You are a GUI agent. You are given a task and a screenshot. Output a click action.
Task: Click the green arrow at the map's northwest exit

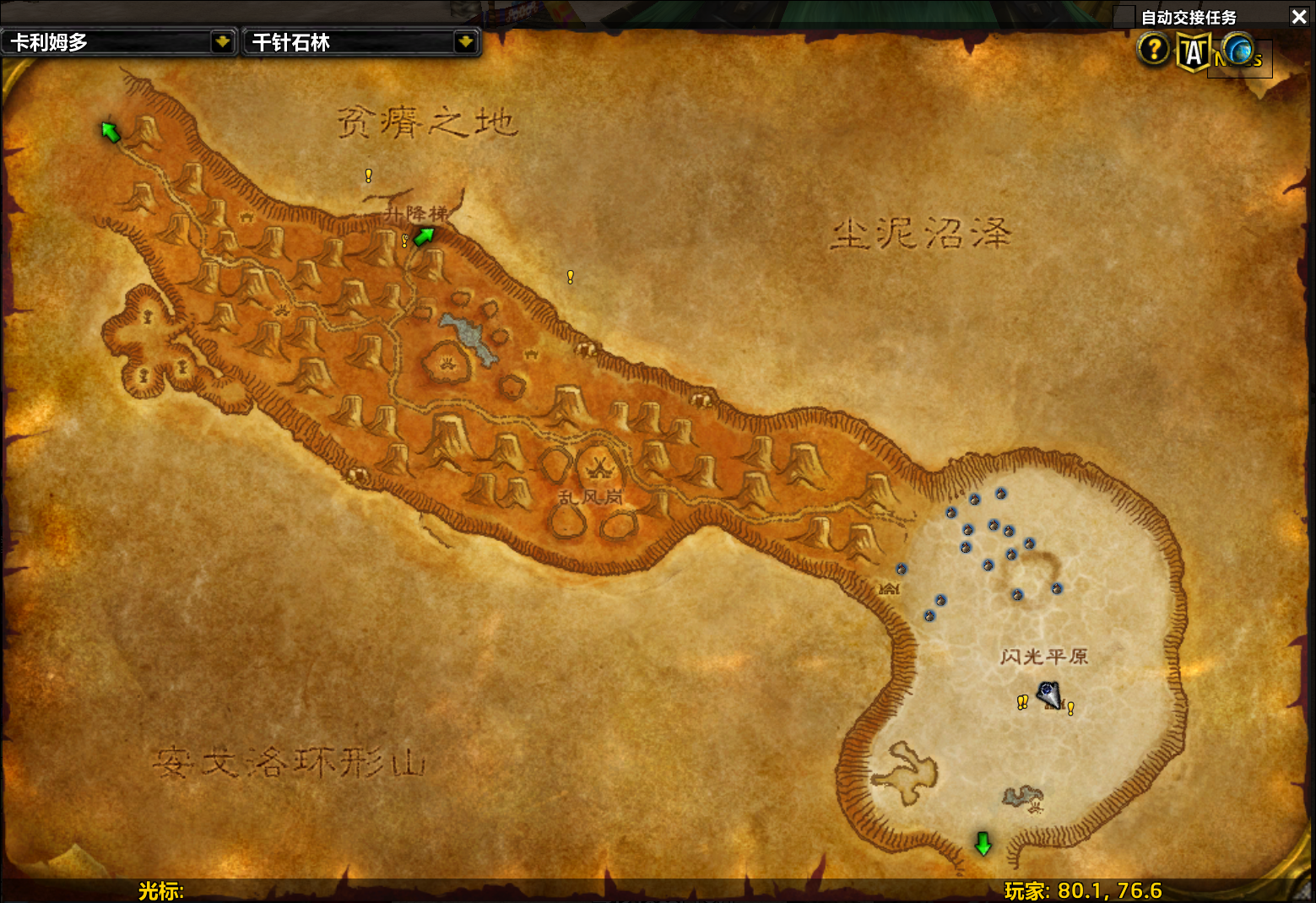coord(111,132)
